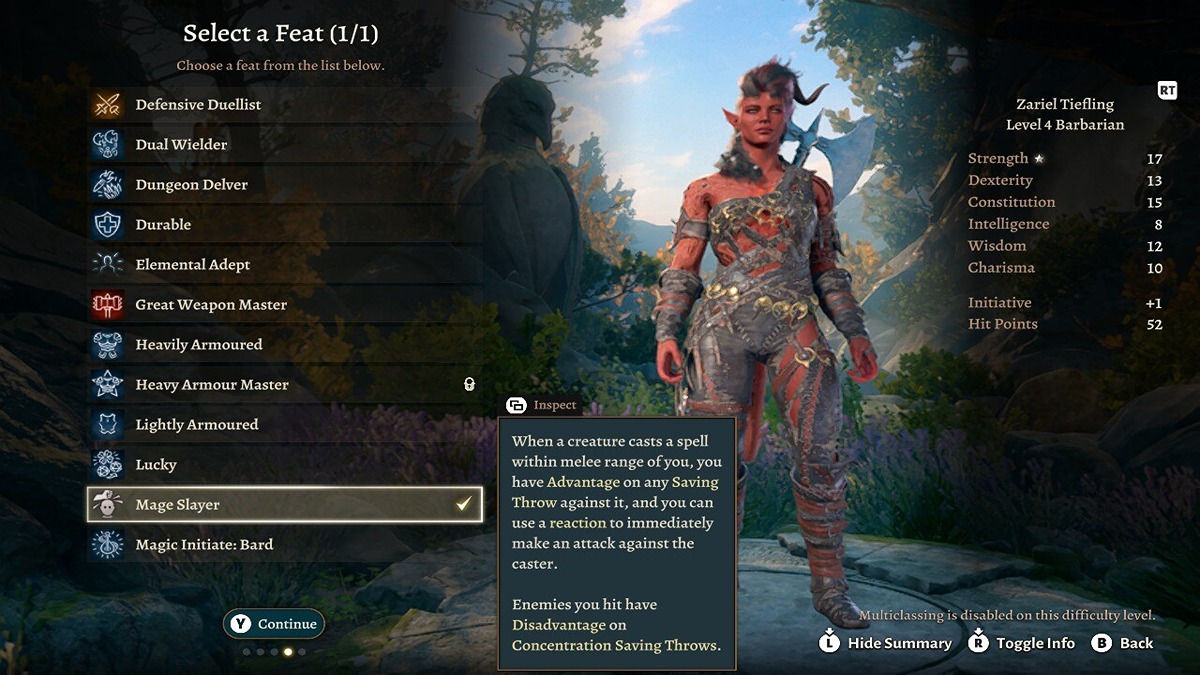Pick the Heavily Armoured feat
This screenshot has width=1200, height=675.
tap(198, 345)
